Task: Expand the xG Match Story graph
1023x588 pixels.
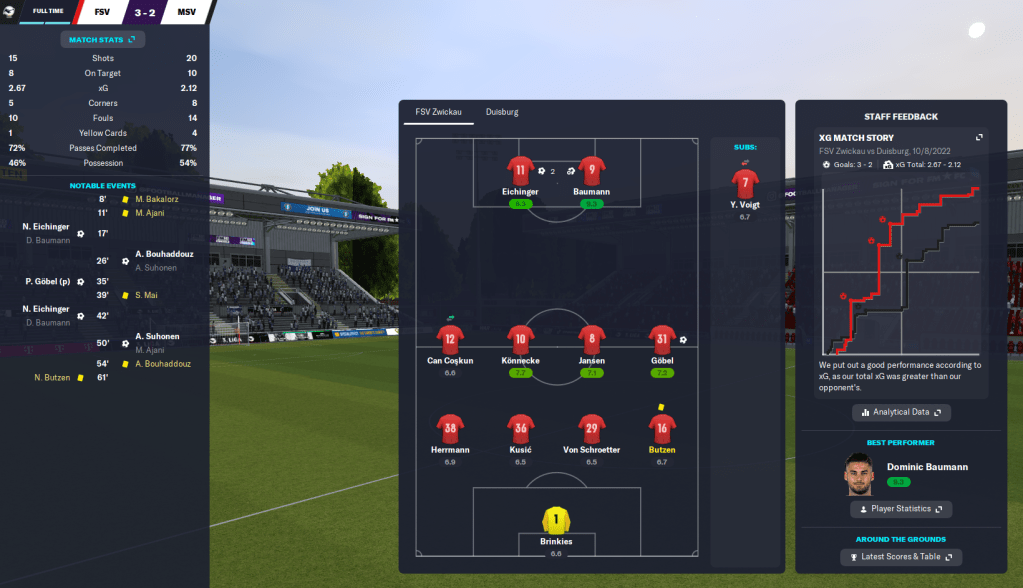Action: [x=979, y=137]
